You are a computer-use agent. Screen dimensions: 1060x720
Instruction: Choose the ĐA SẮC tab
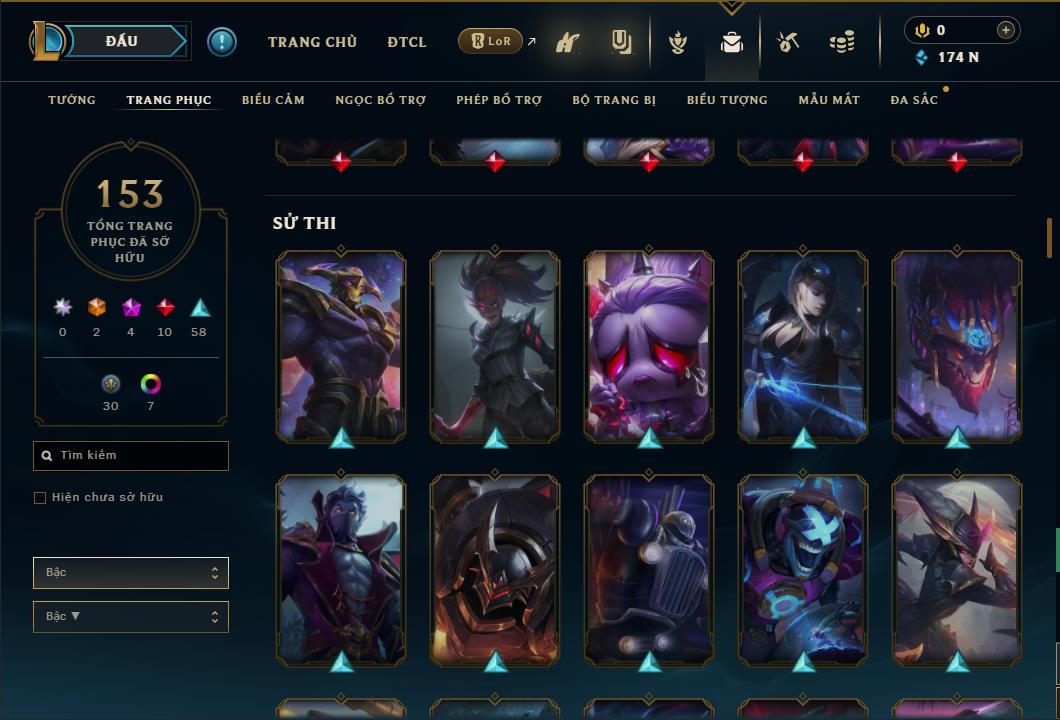pos(914,100)
